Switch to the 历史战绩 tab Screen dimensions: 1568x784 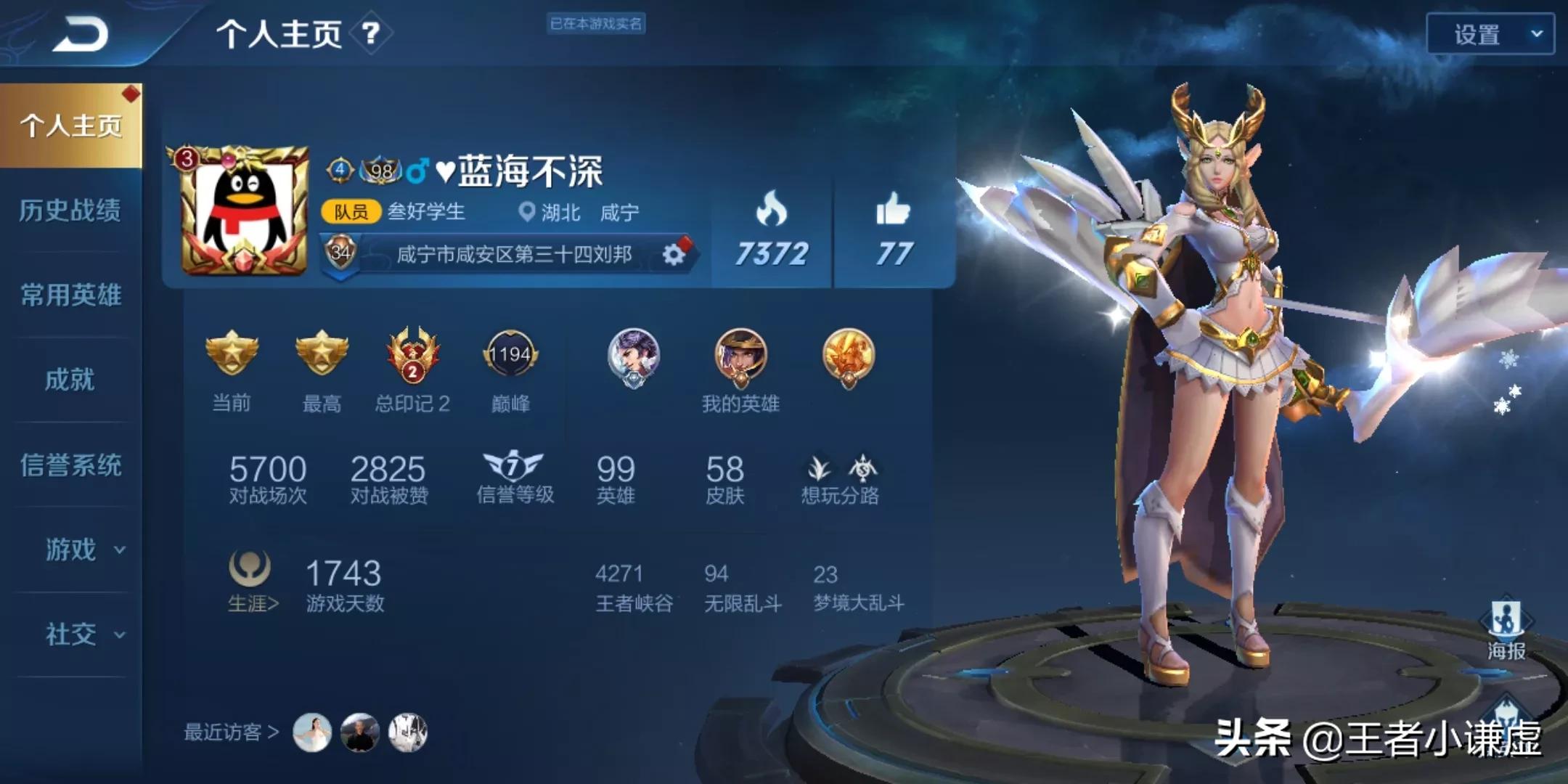click(x=70, y=211)
